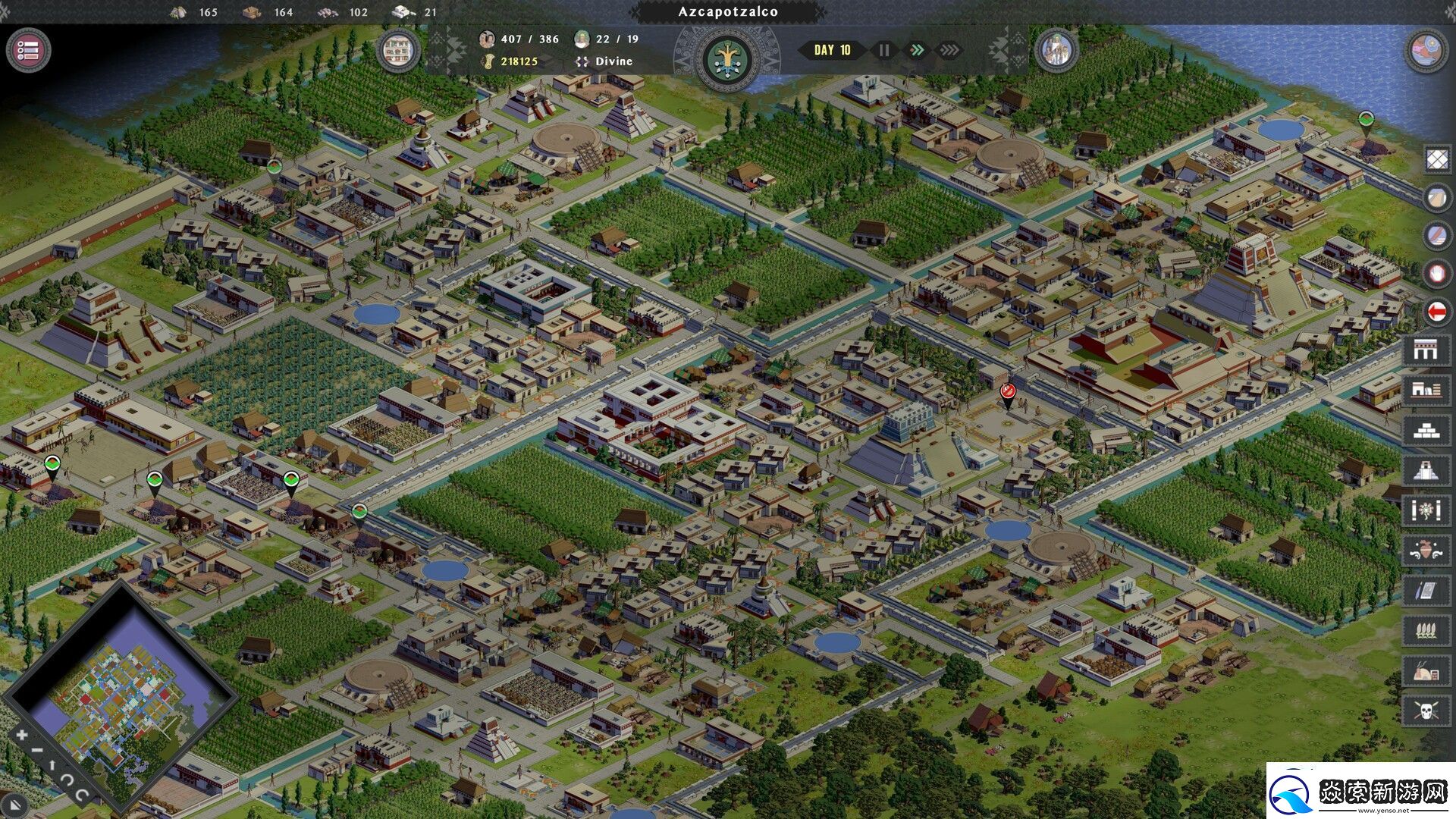This screenshot has height=819, width=1456.
Task: Select the red hand tool
Action: [1437, 273]
